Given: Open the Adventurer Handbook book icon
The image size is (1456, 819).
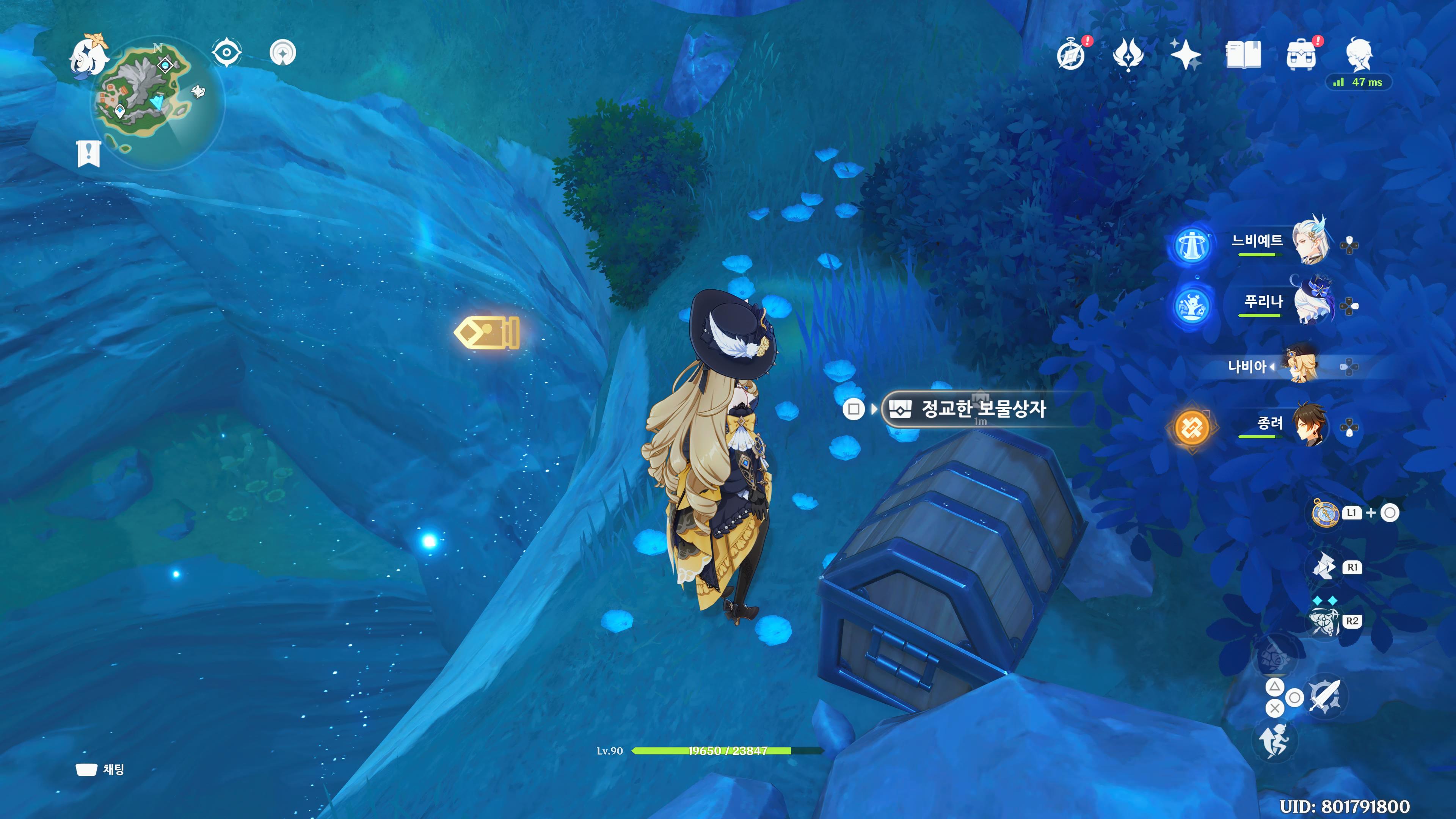Looking at the screenshot, I should pyautogui.click(x=1243, y=55).
